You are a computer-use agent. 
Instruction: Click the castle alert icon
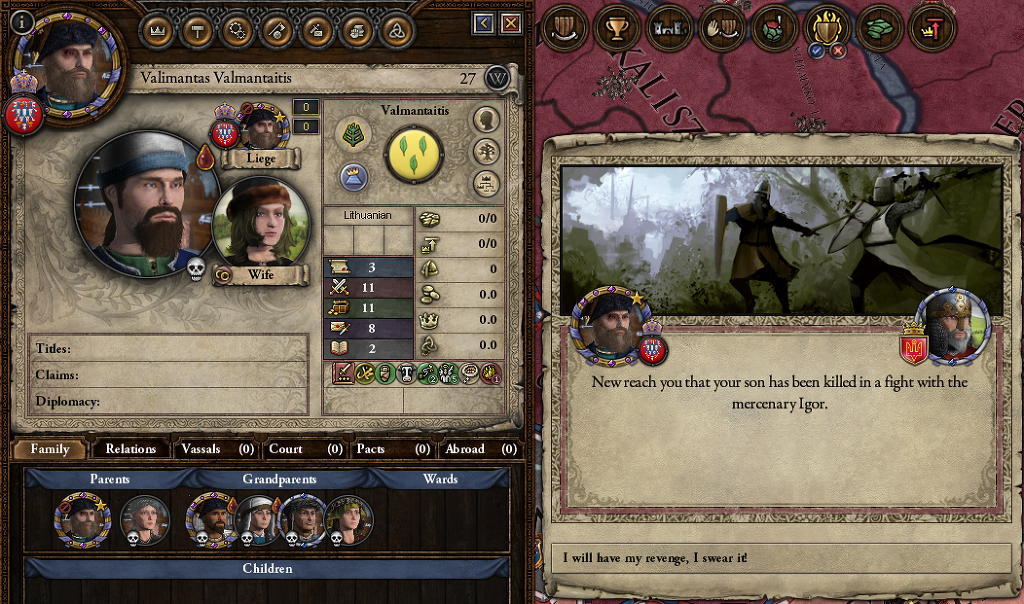(669, 28)
